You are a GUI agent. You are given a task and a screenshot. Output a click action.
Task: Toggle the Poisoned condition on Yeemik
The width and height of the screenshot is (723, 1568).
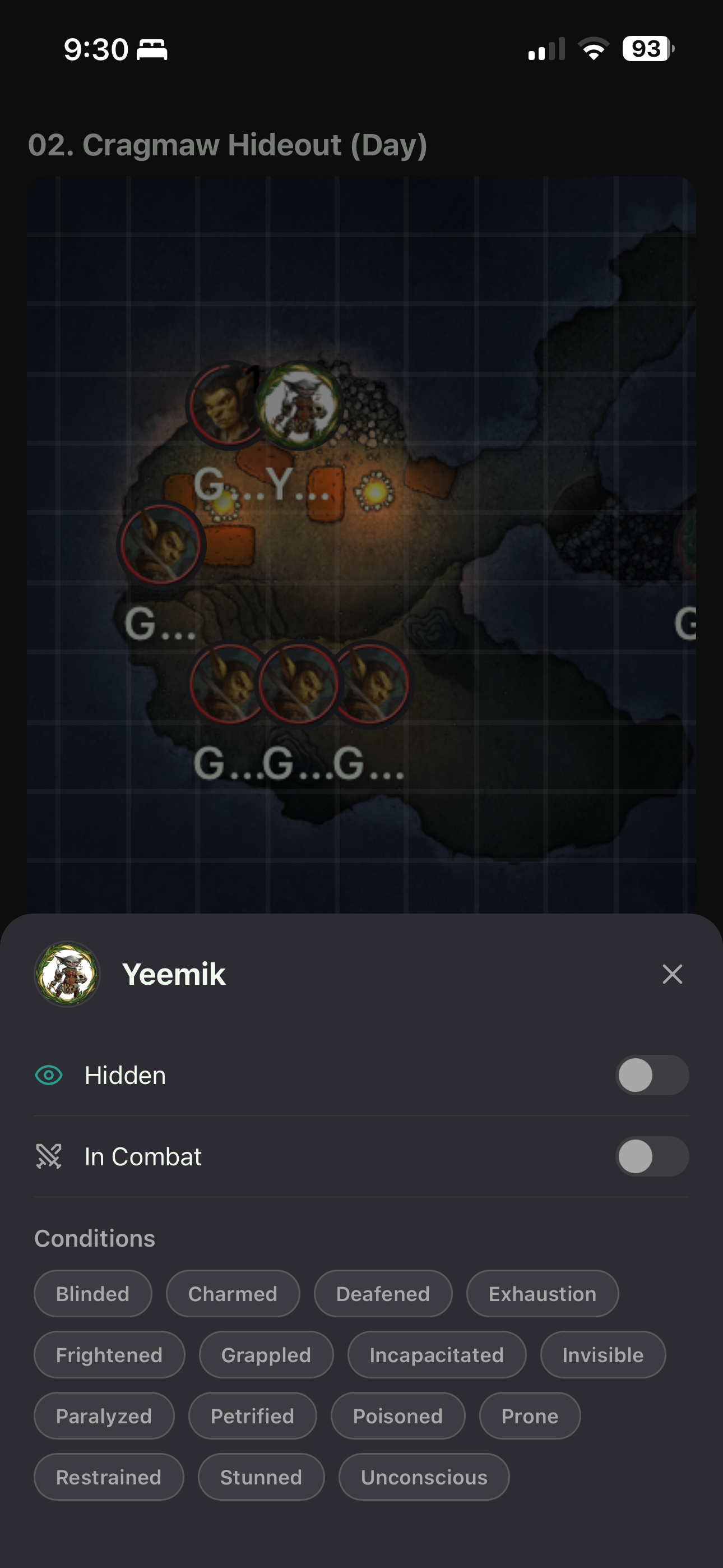398,1416
